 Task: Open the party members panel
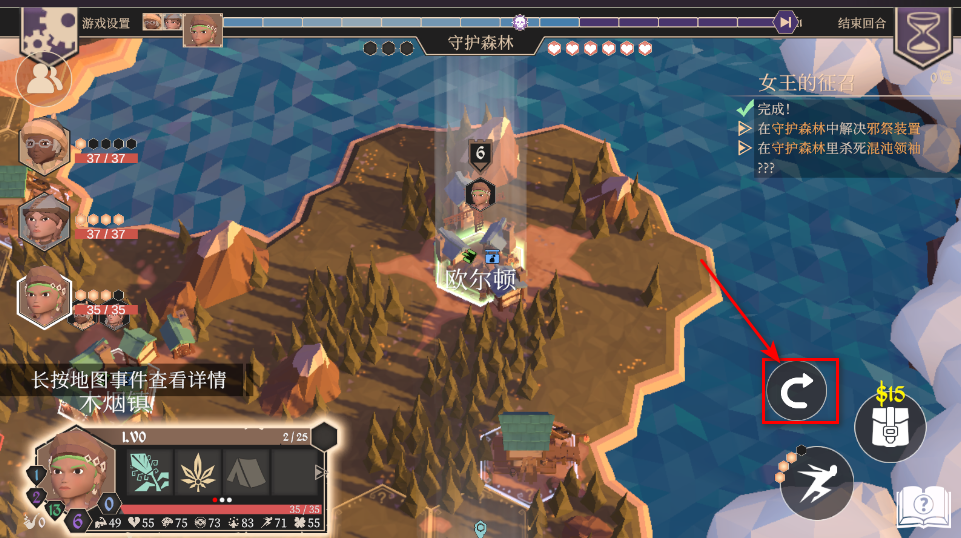click(43, 79)
